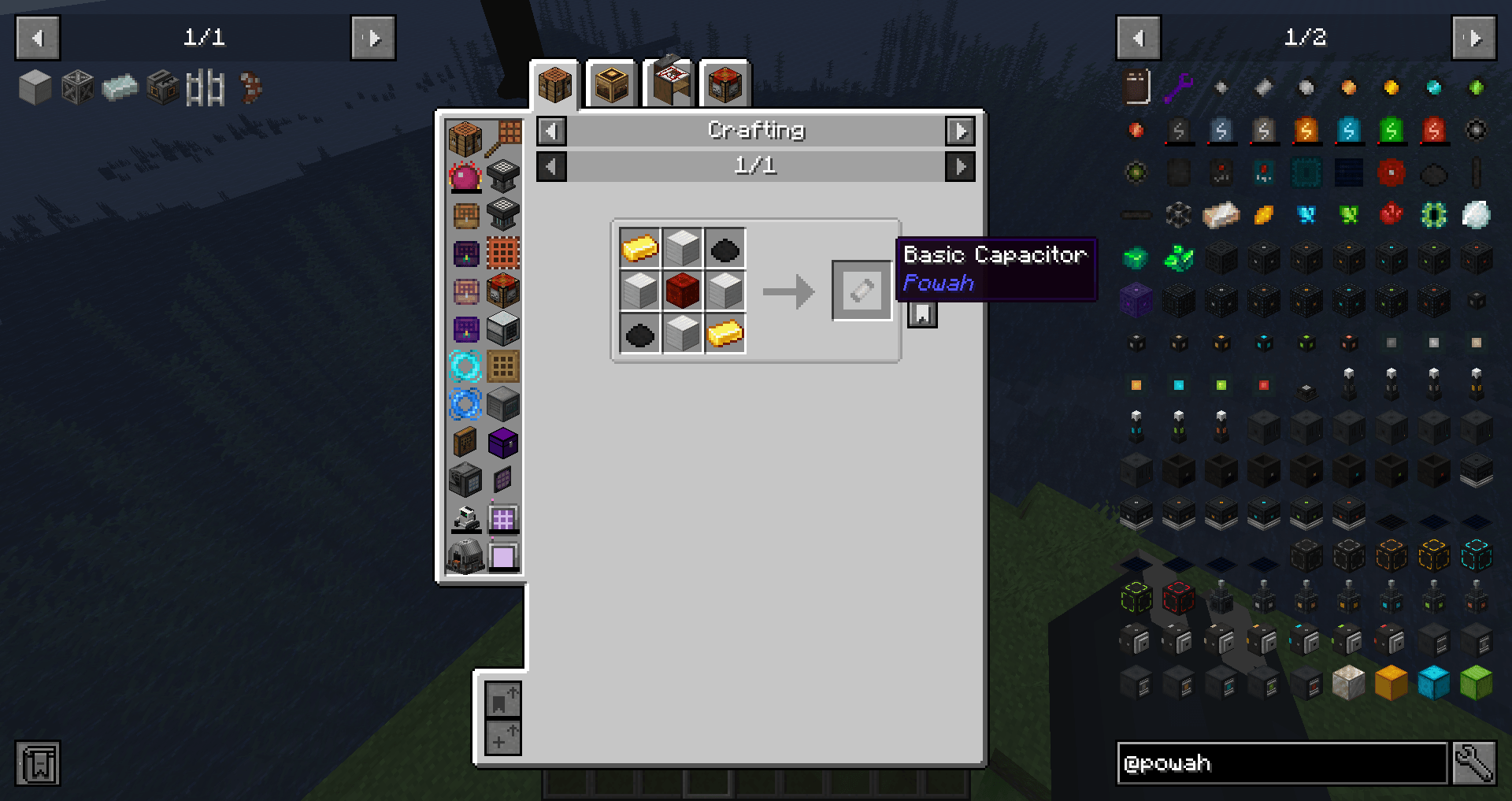Click the Crafting header title bar
1512x801 pixels.
tap(756, 131)
